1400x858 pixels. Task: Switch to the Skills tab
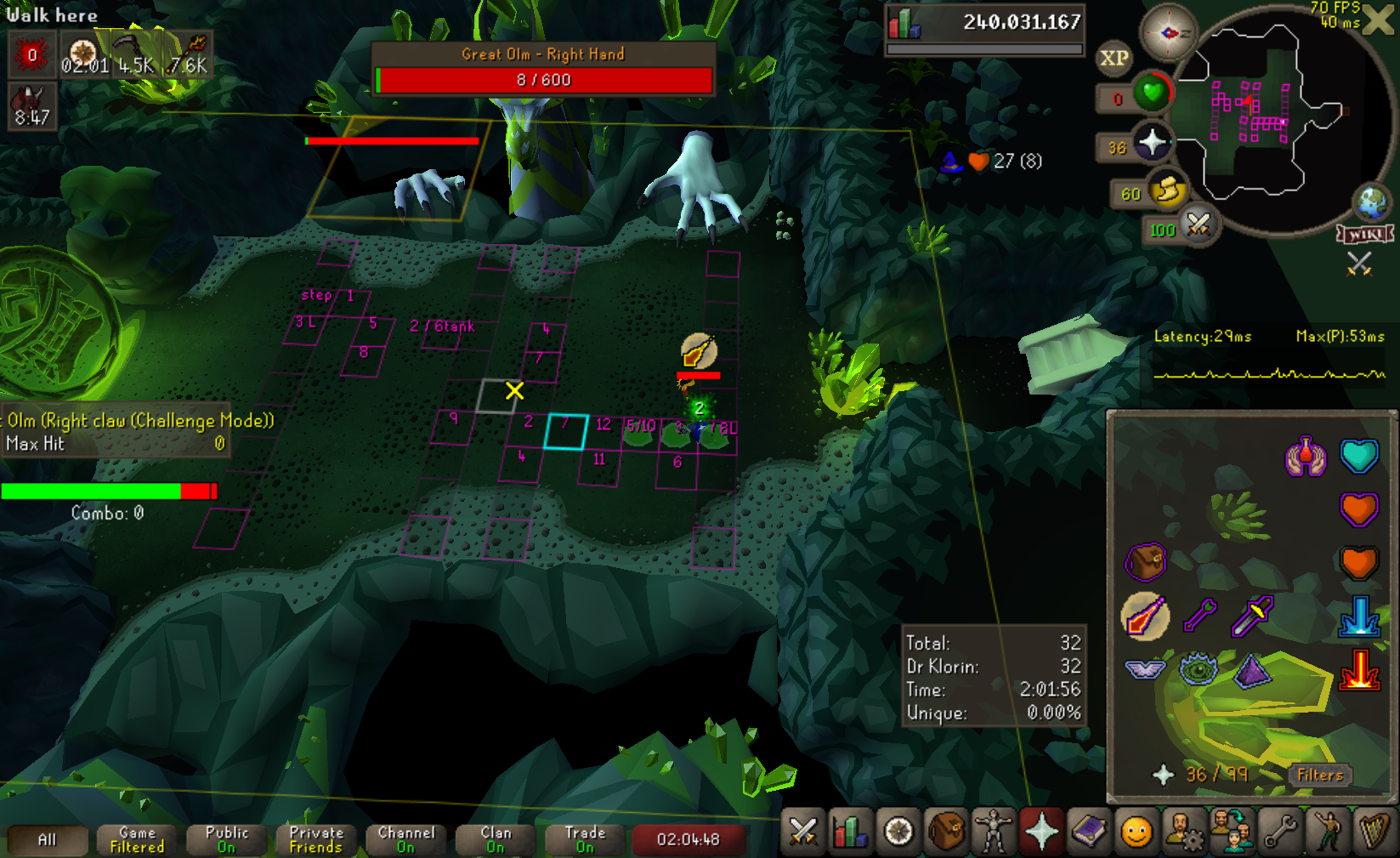point(850,832)
